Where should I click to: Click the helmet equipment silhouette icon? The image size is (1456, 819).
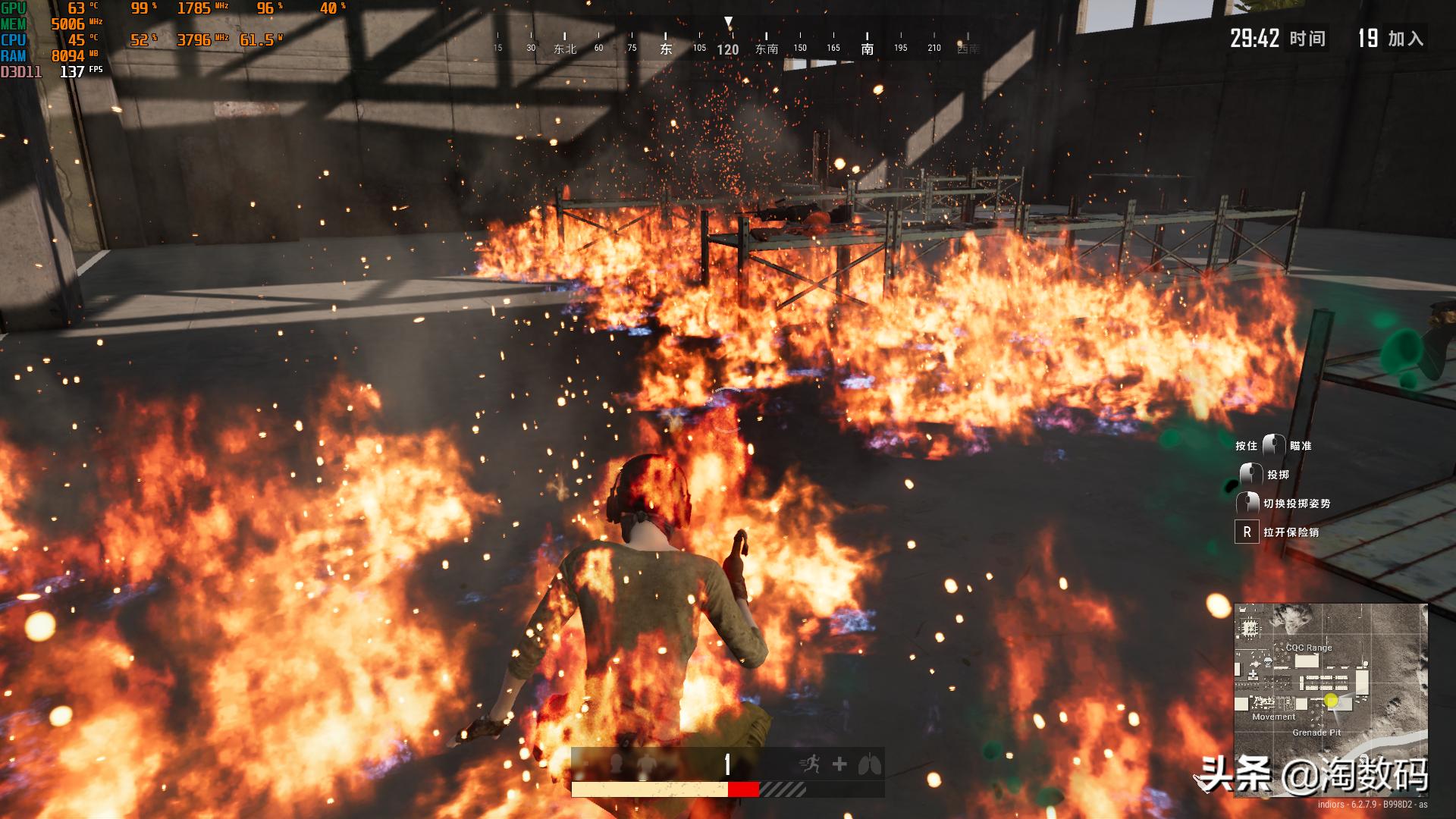click(617, 763)
